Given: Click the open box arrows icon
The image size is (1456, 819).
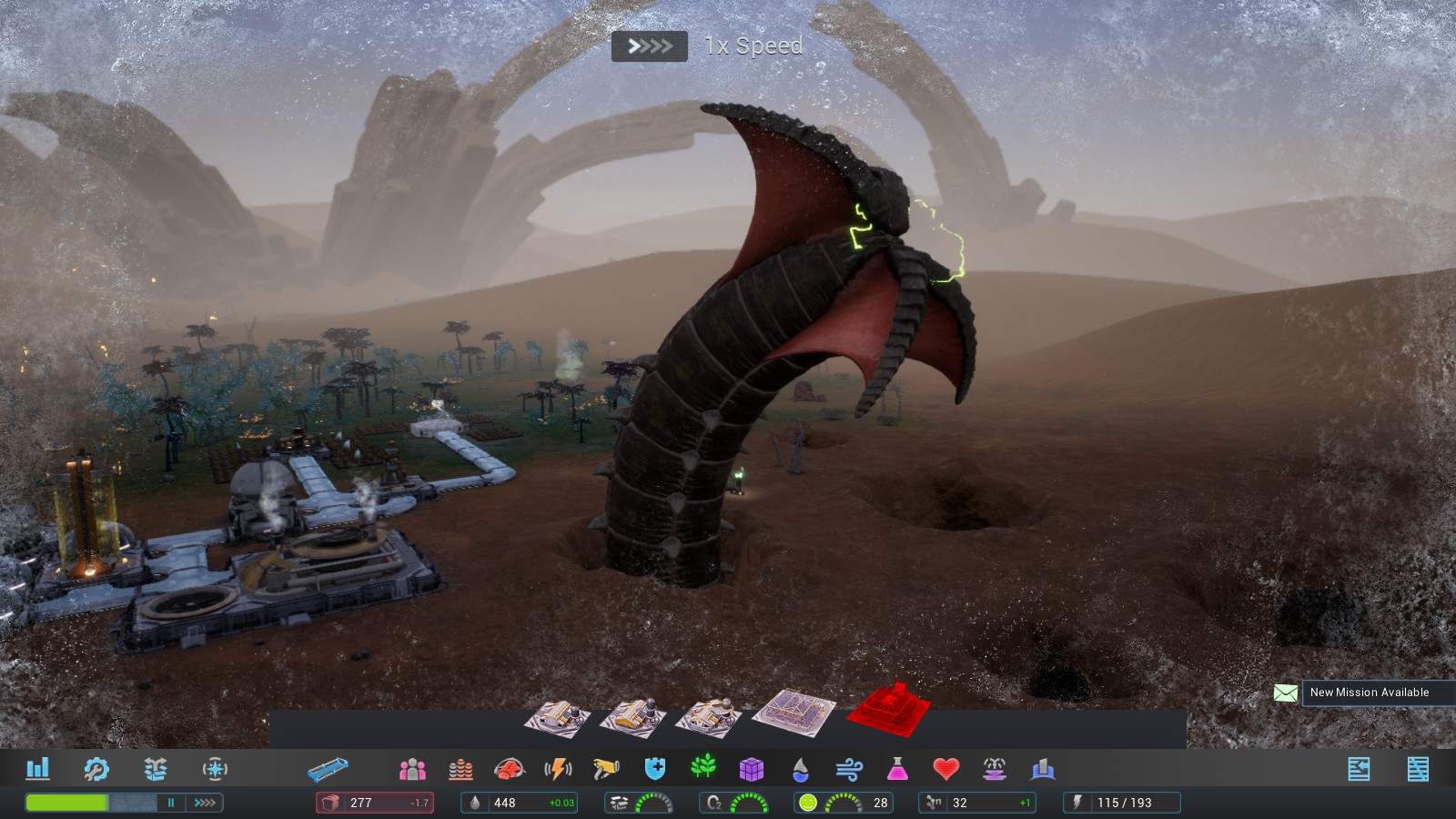Looking at the screenshot, I should [156, 769].
